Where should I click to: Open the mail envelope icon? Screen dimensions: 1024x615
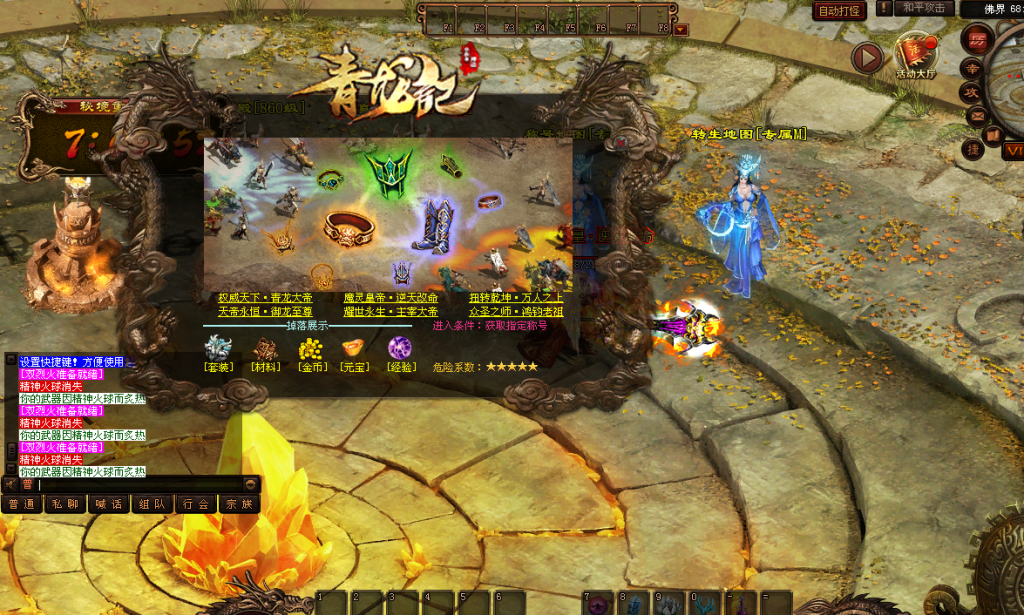pyautogui.click(x=978, y=116)
